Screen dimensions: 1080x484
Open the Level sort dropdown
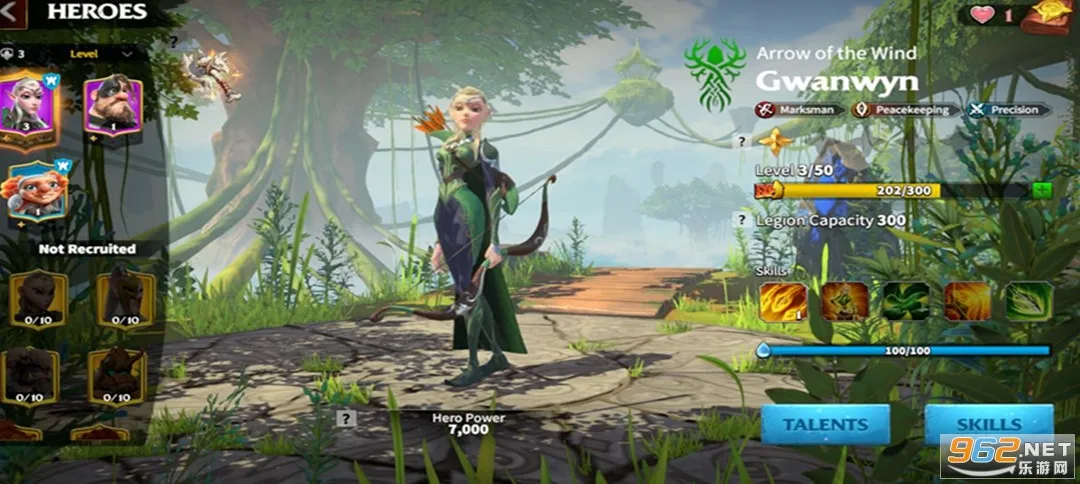pyautogui.click(x=99, y=53)
